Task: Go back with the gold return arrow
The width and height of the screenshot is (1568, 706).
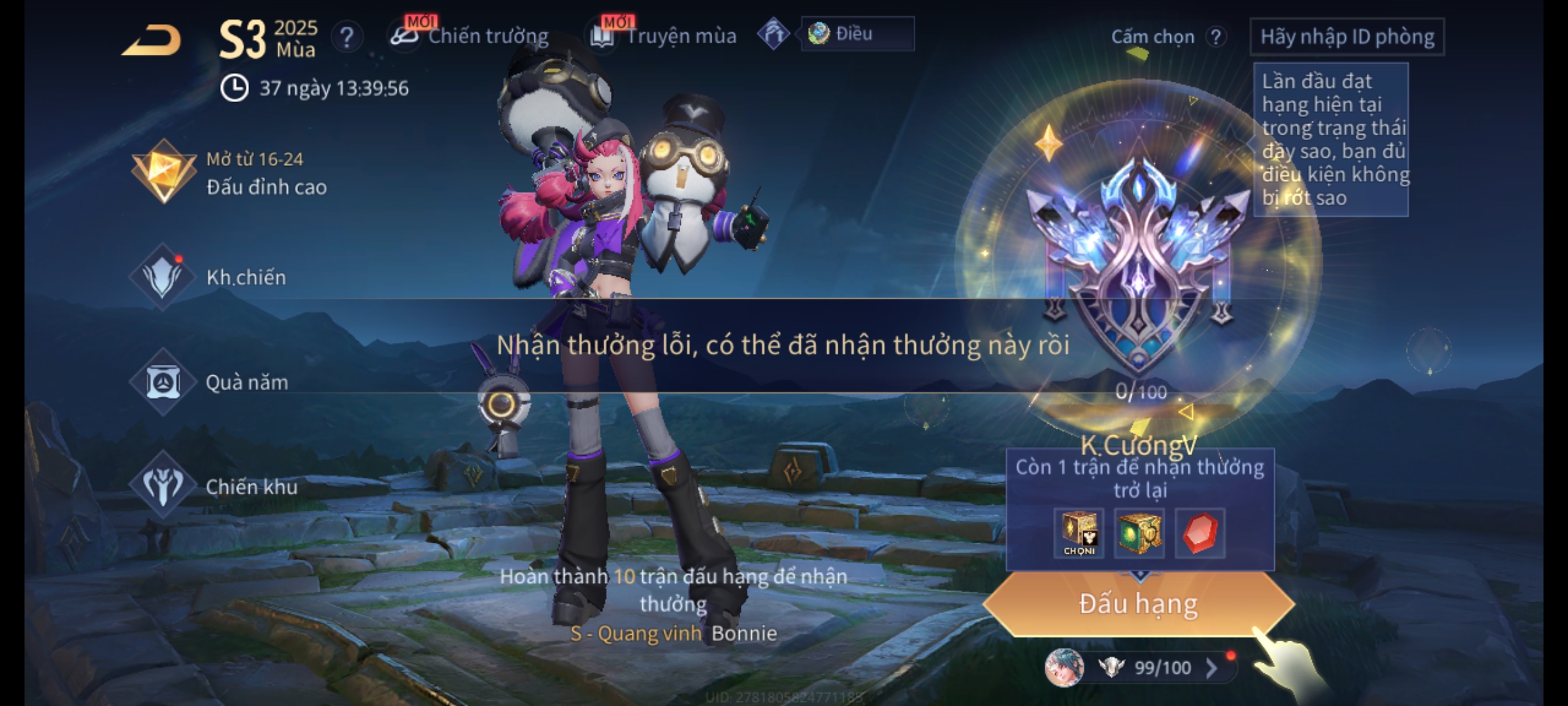Action: pos(152,41)
